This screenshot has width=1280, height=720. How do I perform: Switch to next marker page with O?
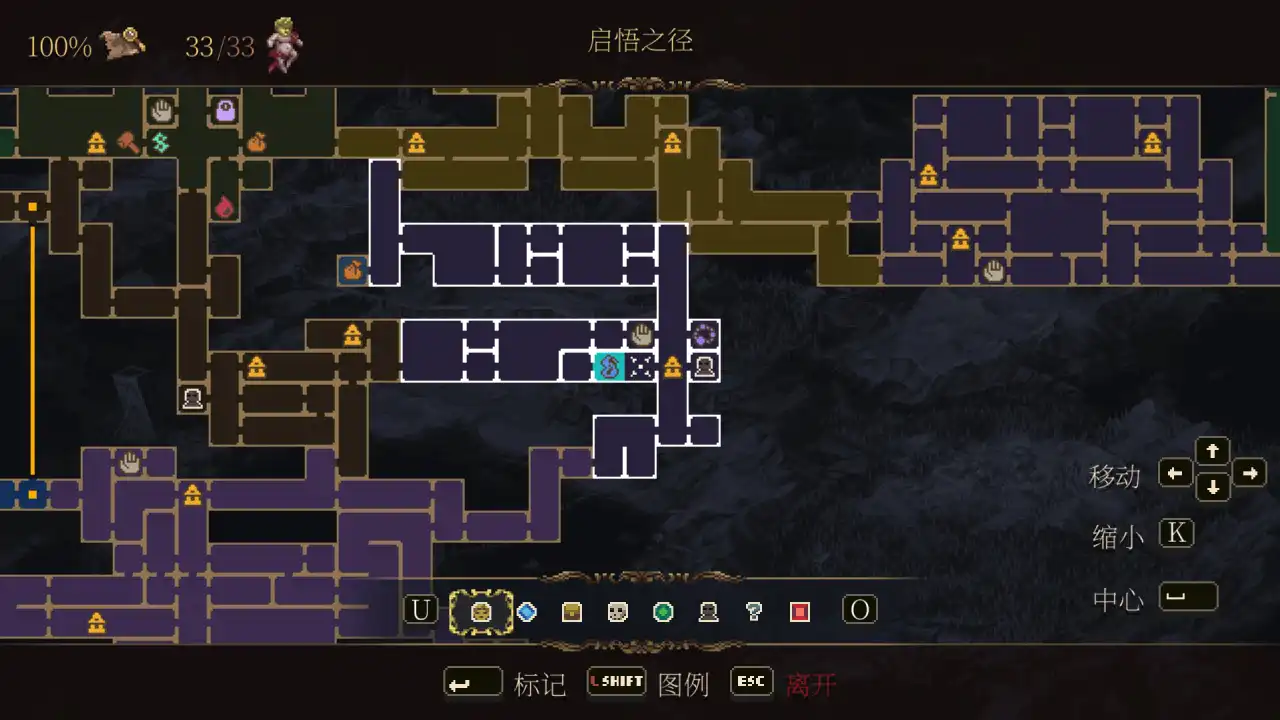coord(860,608)
